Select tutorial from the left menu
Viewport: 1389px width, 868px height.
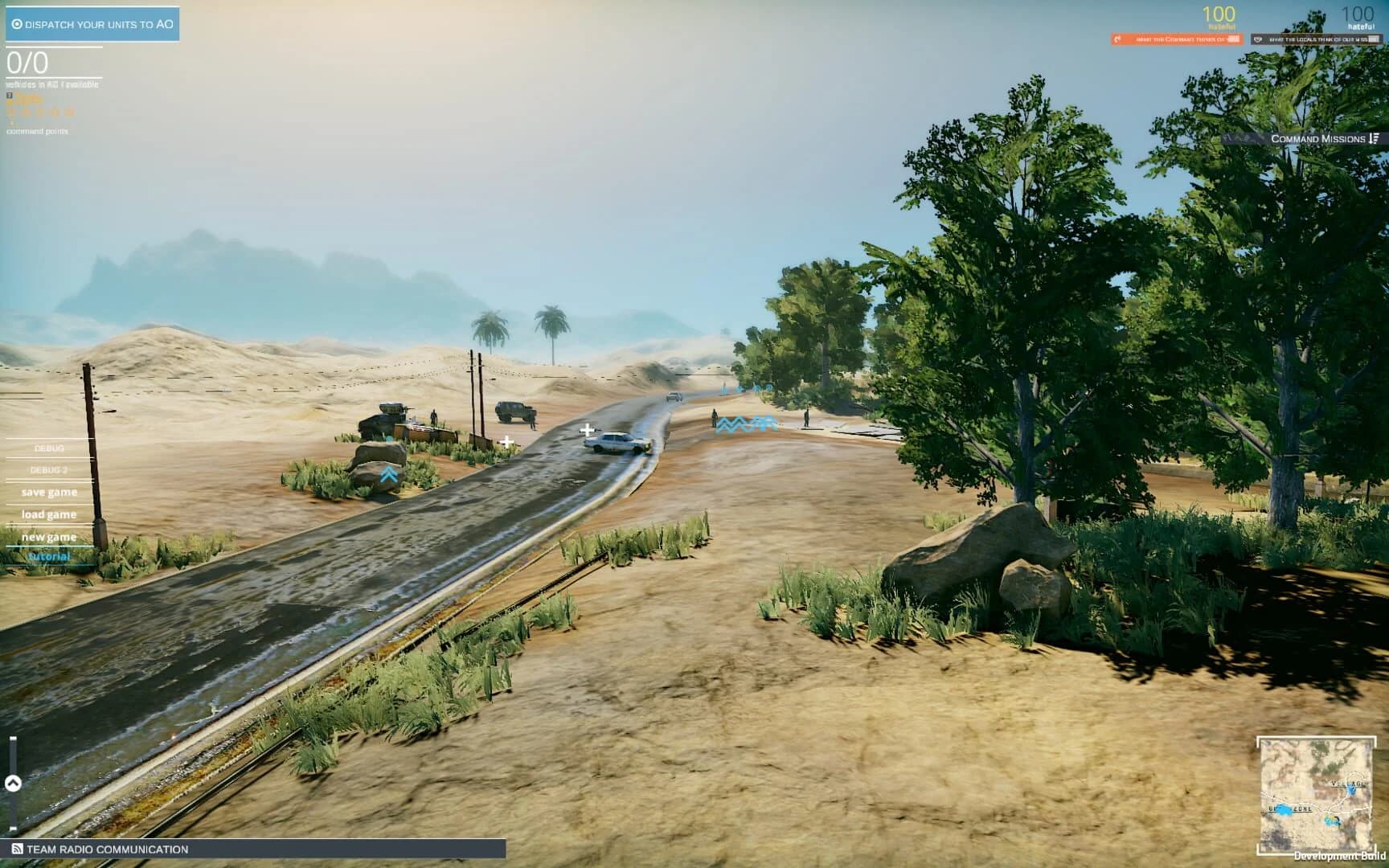tap(50, 555)
